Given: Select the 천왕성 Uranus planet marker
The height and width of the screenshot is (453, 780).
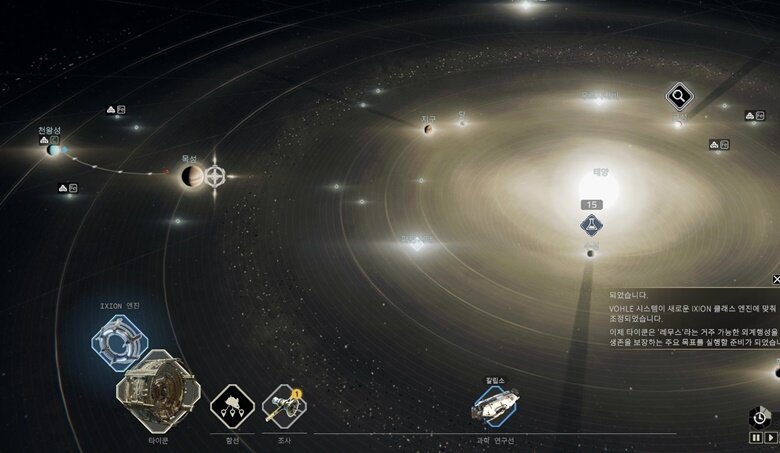Looking at the screenshot, I should (x=53, y=149).
